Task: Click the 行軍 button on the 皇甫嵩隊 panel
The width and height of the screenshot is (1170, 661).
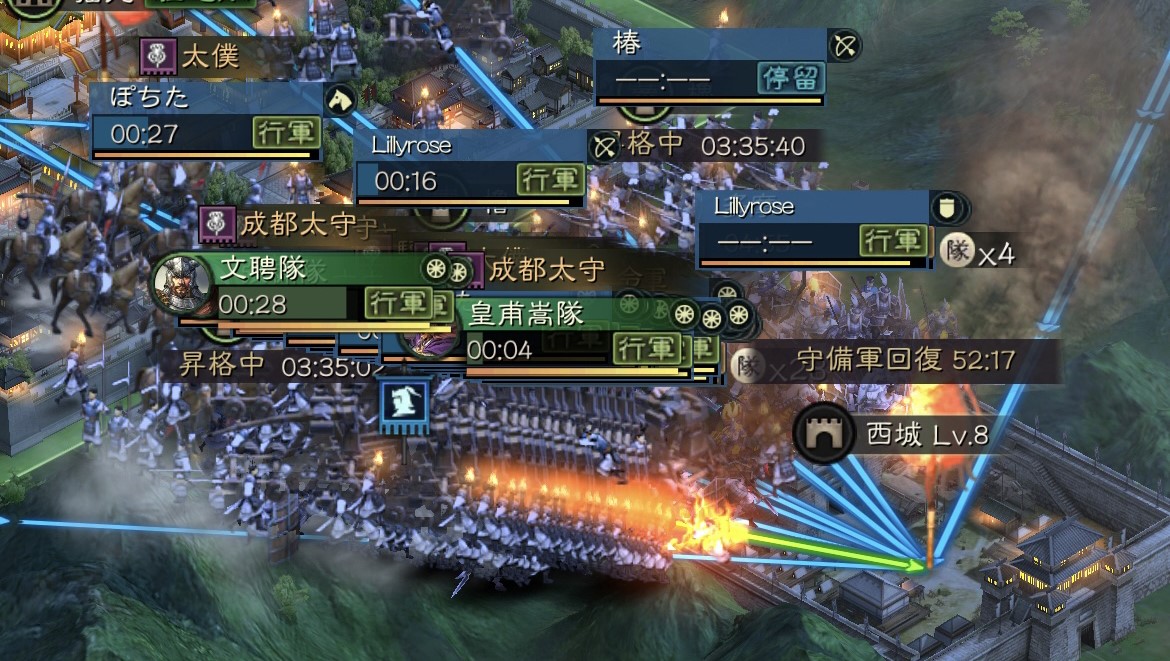Action: (647, 349)
